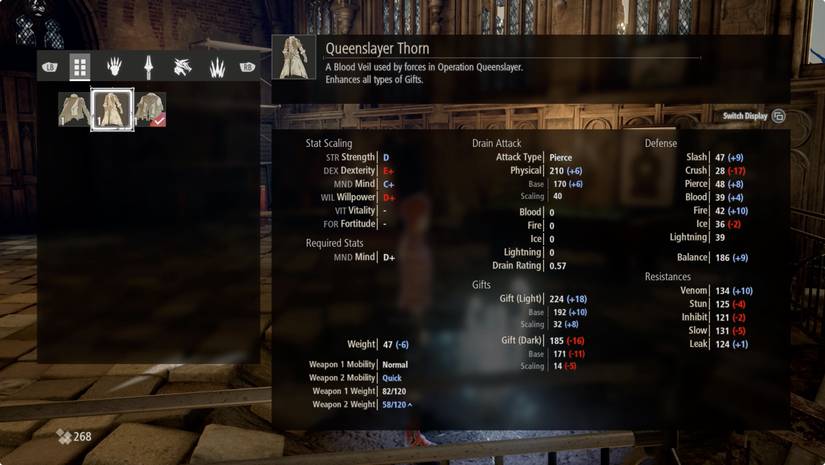Choose the multi-spike ivy category tab
Image resolution: width=825 pixels, height=465 pixels.
pyautogui.click(x=216, y=67)
